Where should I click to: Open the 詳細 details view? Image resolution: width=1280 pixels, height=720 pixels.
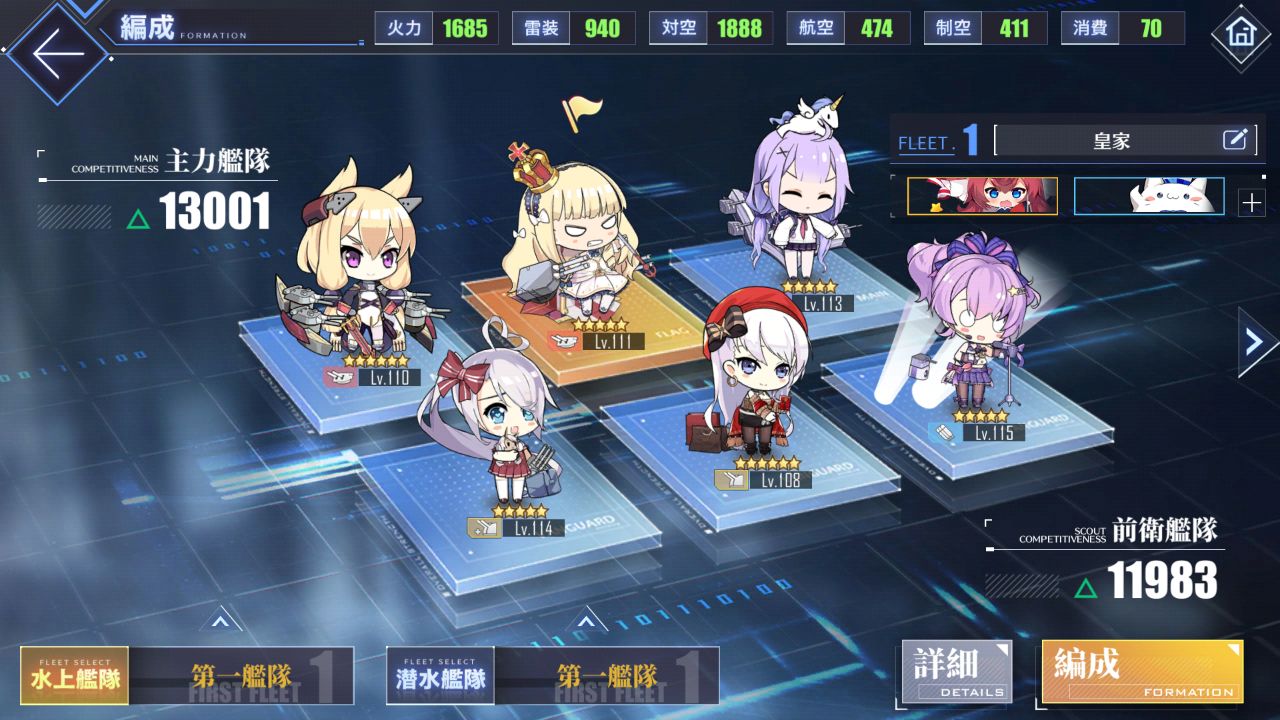click(x=957, y=672)
